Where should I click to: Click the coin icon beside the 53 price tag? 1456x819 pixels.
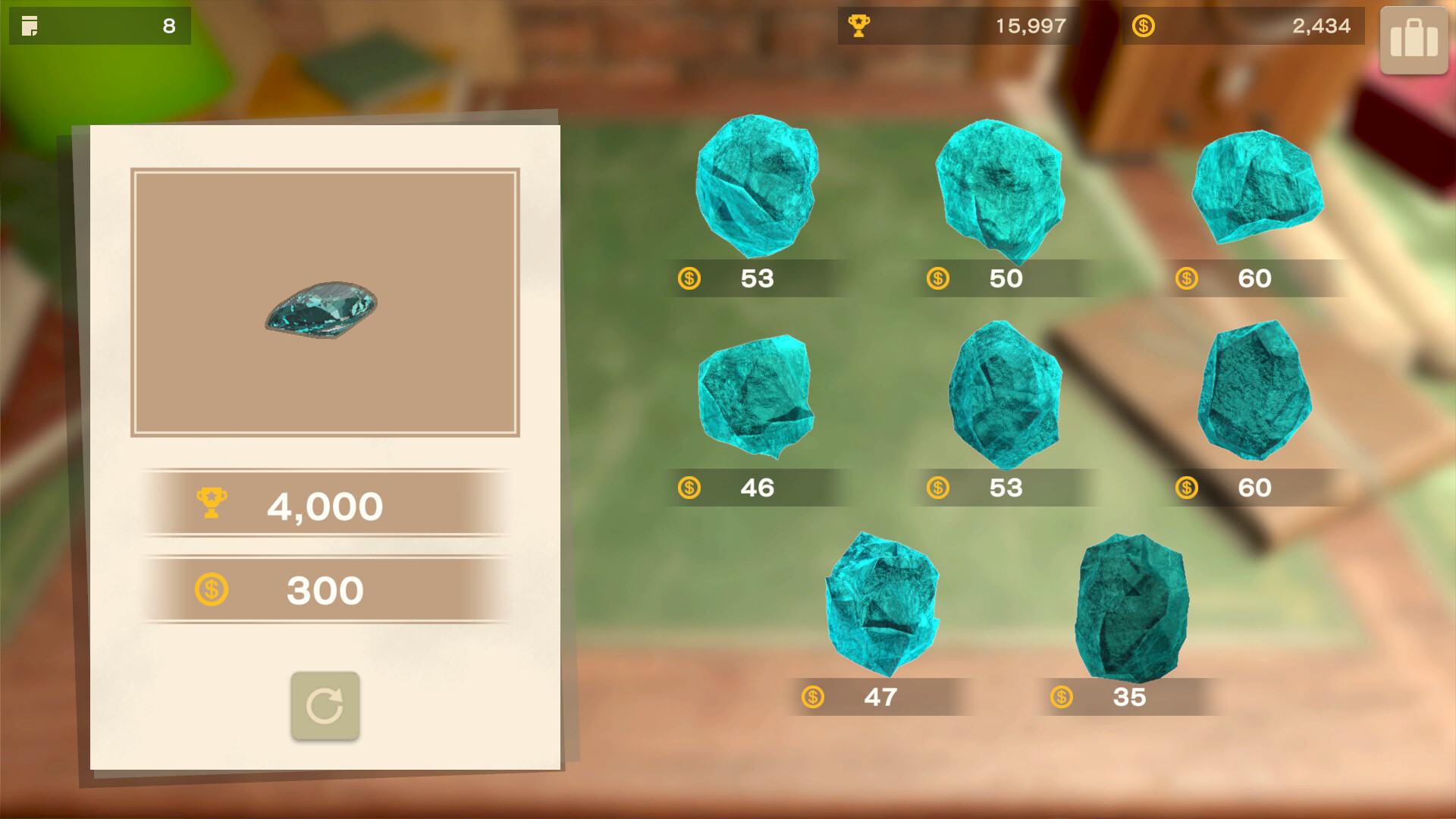pyautogui.click(x=689, y=278)
